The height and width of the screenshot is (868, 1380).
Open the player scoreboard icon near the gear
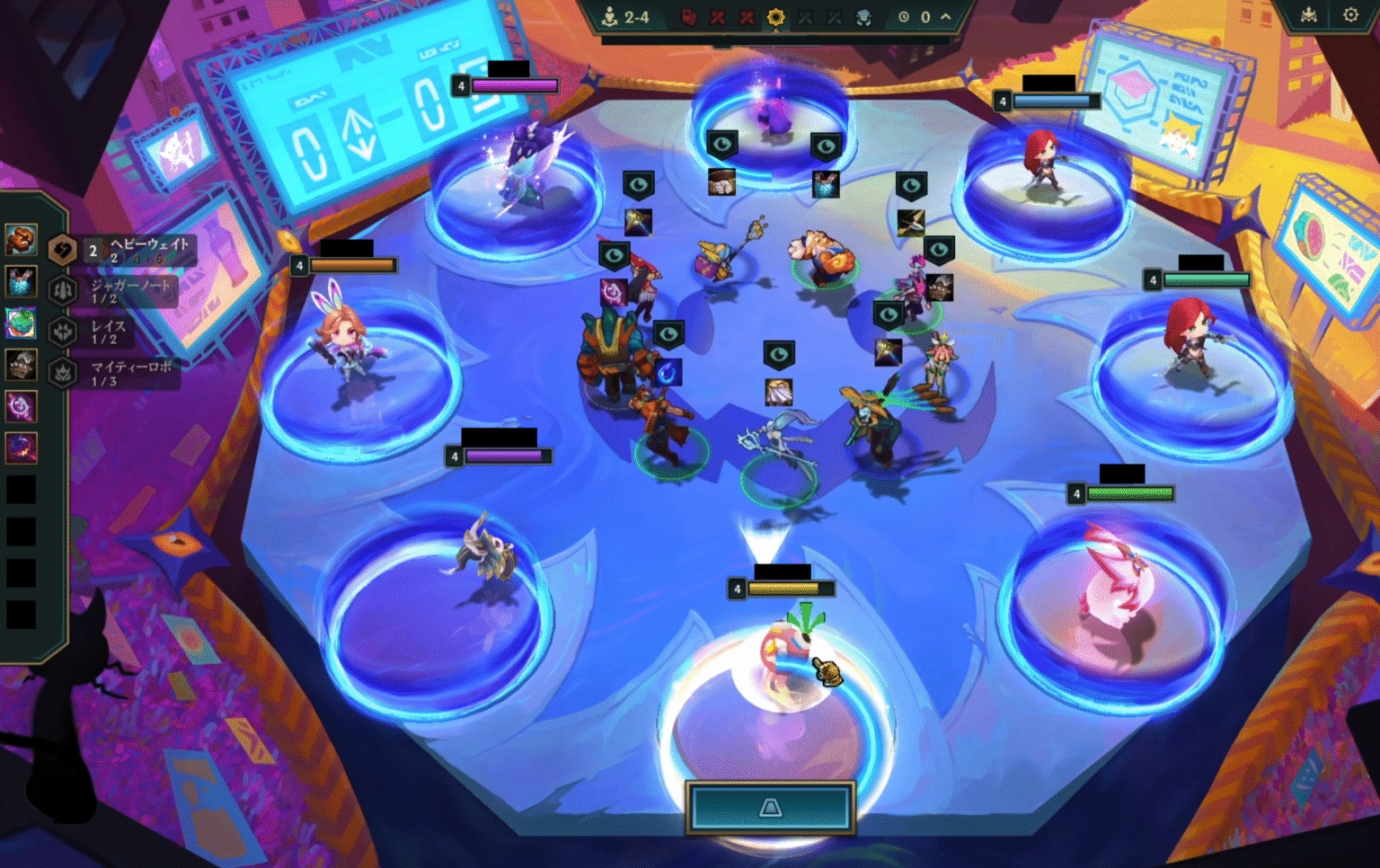[1308, 14]
